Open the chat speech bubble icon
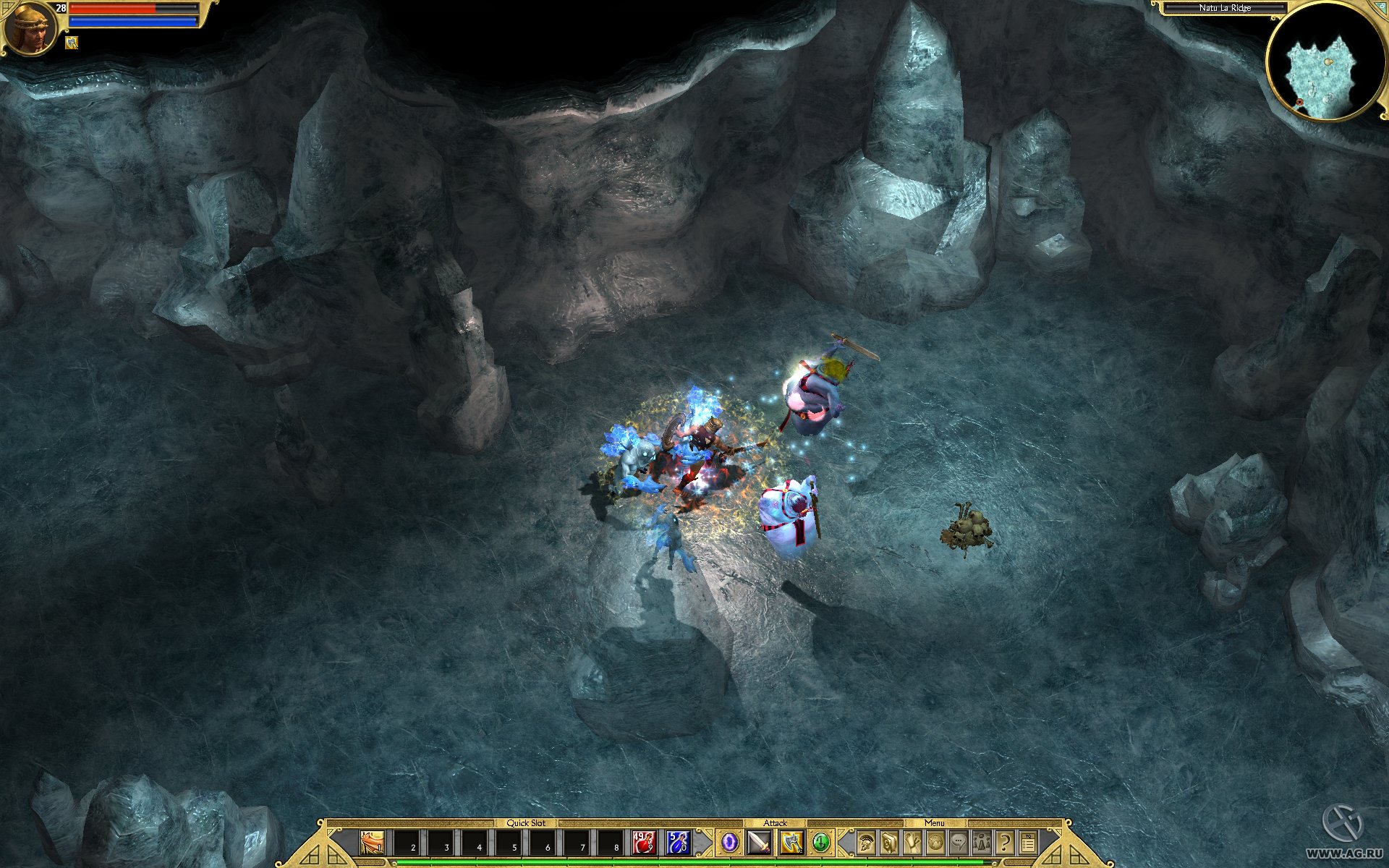Viewport: 1389px width, 868px height. tap(959, 843)
